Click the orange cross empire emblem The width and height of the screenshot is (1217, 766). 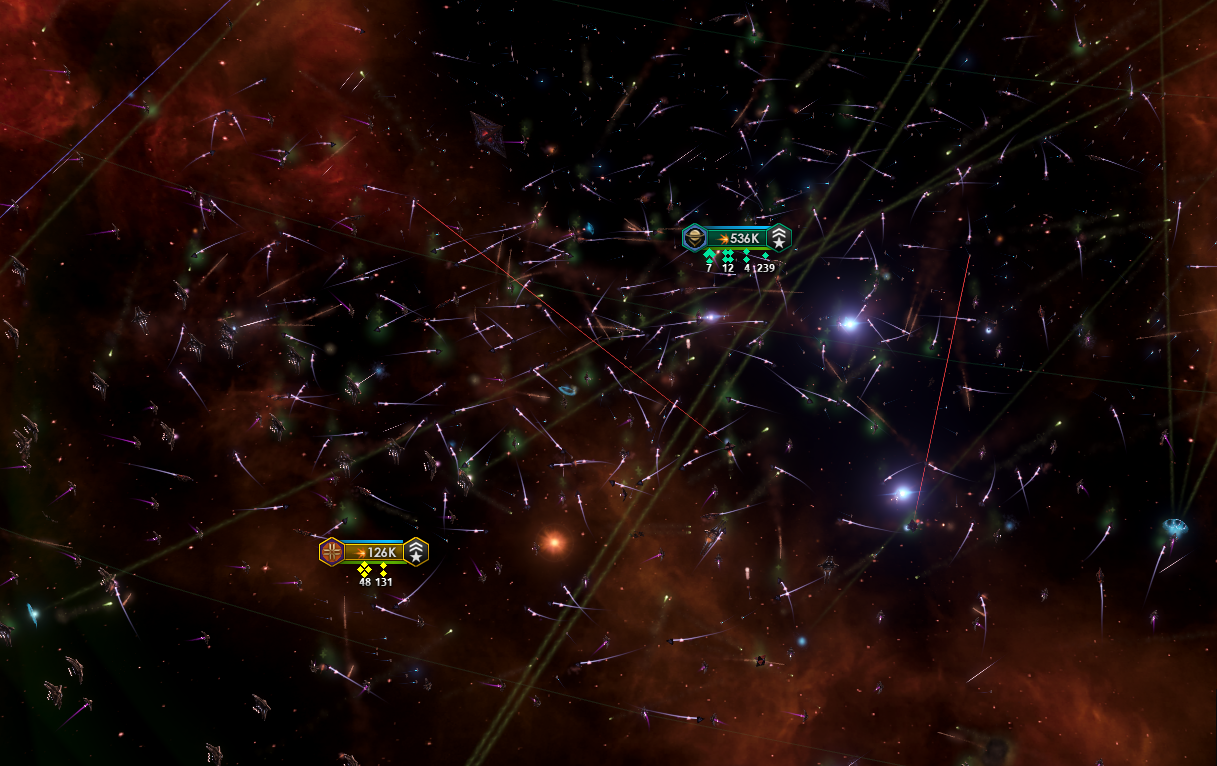tap(331, 551)
